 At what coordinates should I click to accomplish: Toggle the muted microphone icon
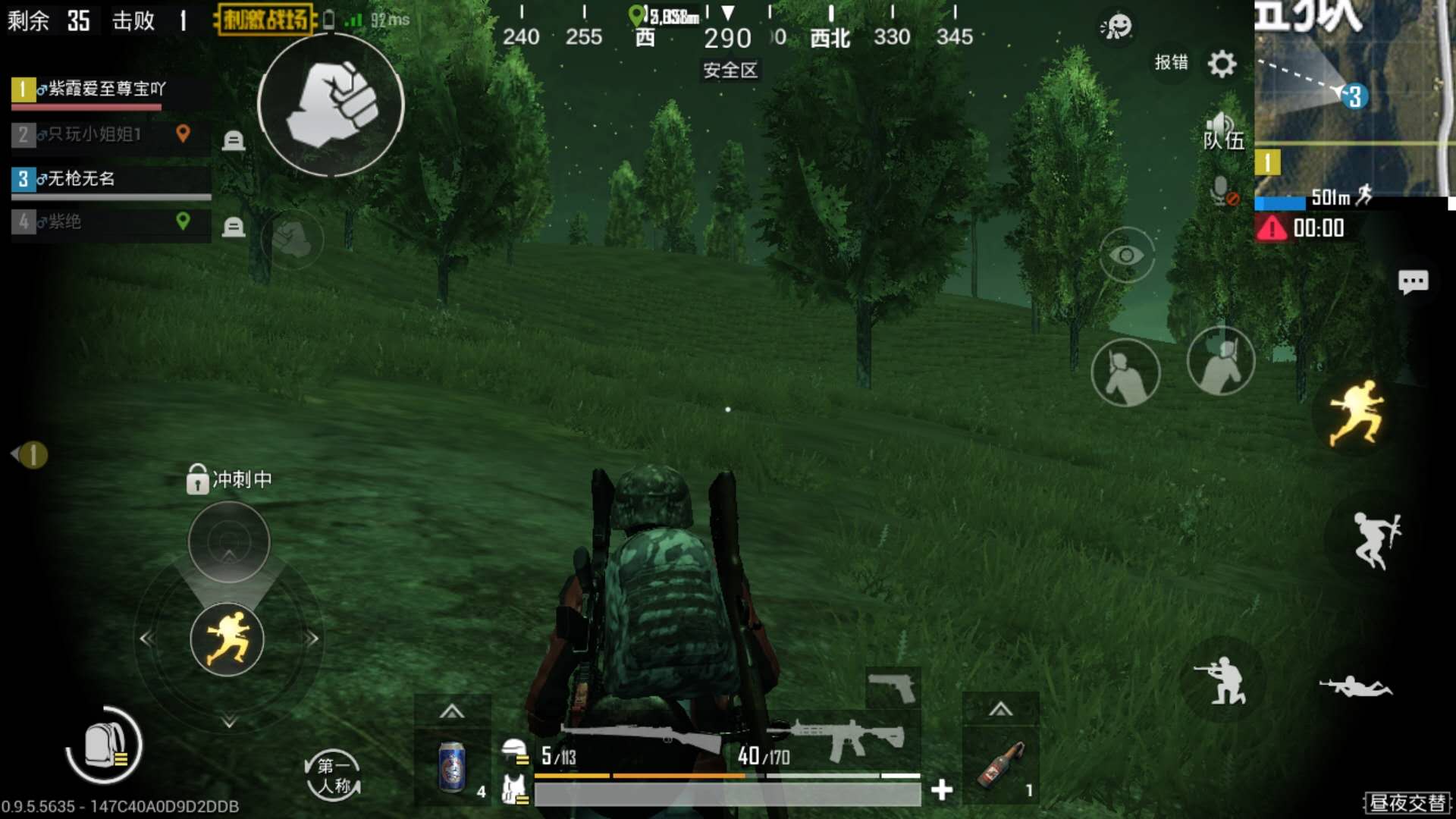pyautogui.click(x=1222, y=191)
